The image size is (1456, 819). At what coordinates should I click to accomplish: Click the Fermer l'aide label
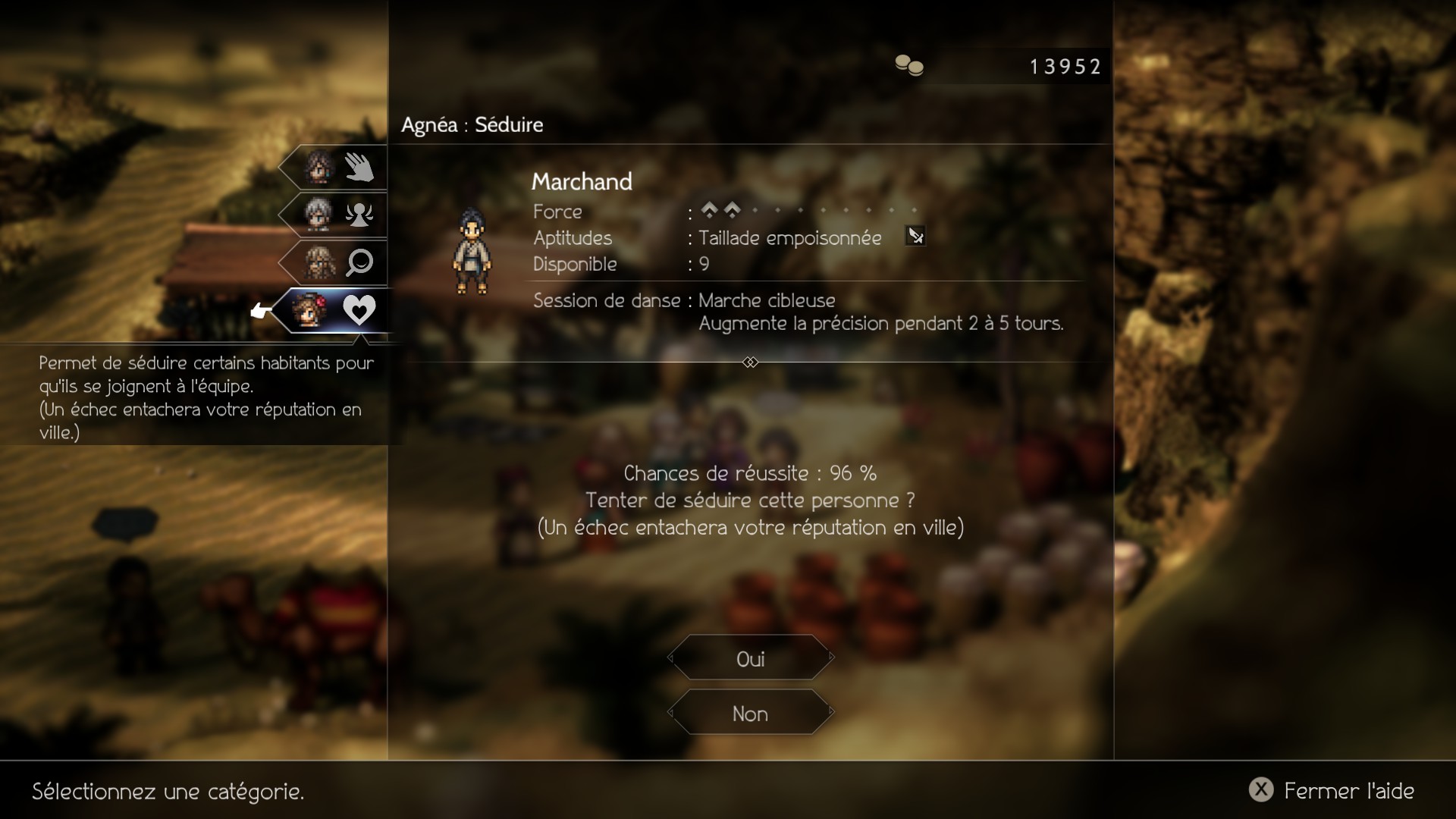(x=1350, y=790)
